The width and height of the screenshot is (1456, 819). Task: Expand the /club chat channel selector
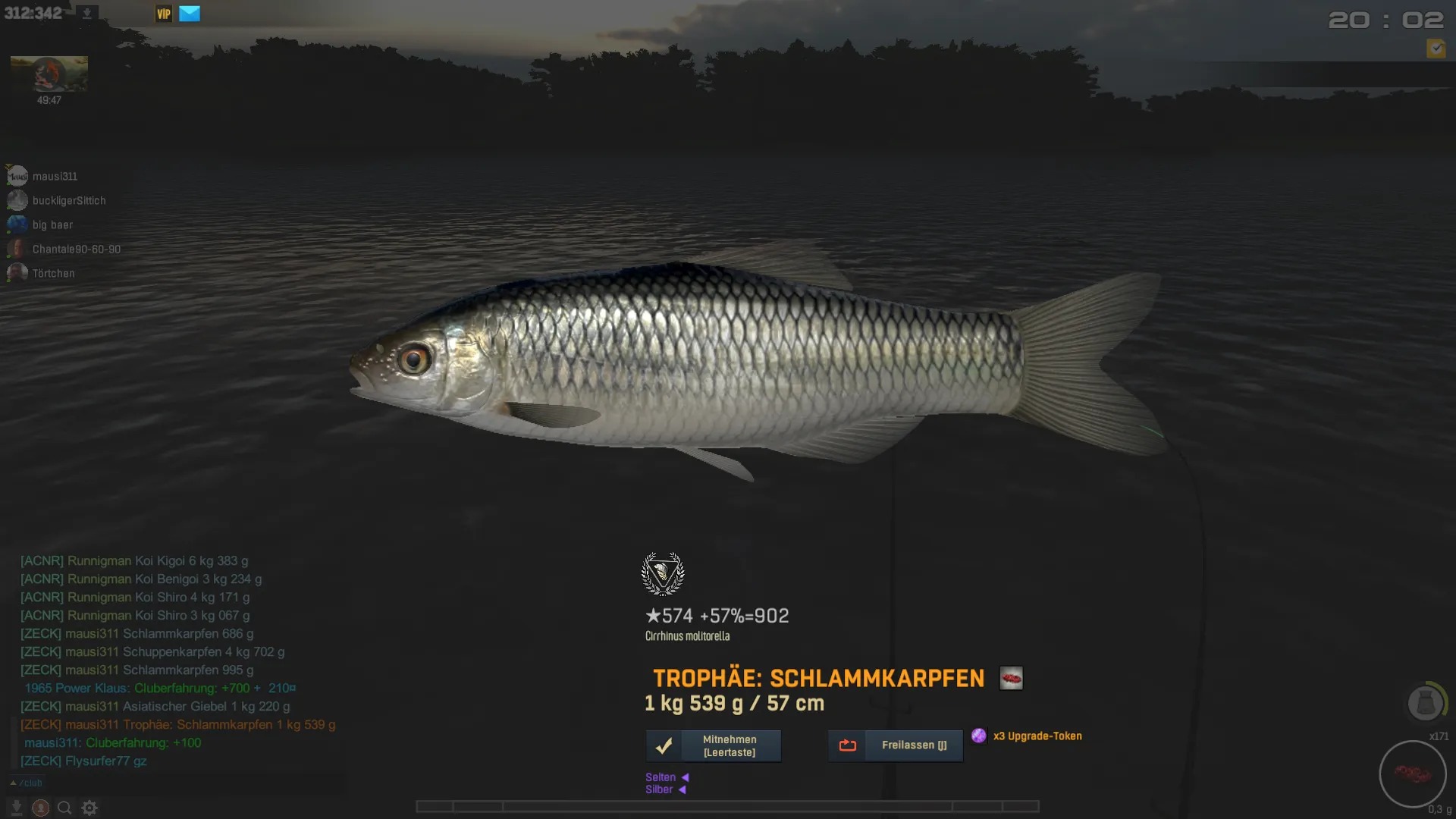click(x=27, y=783)
